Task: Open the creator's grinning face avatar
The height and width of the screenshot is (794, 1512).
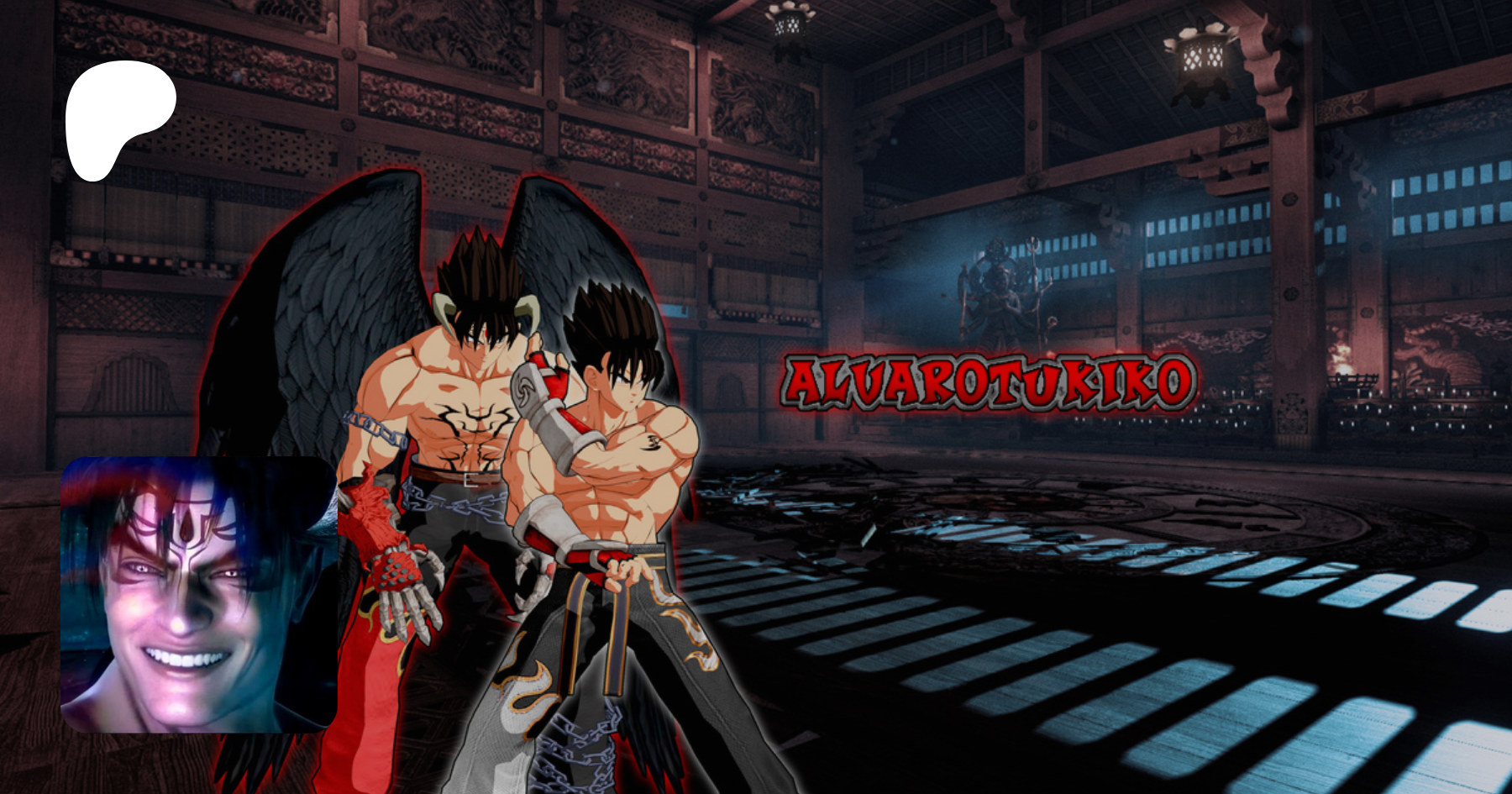Action: [199, 595]
